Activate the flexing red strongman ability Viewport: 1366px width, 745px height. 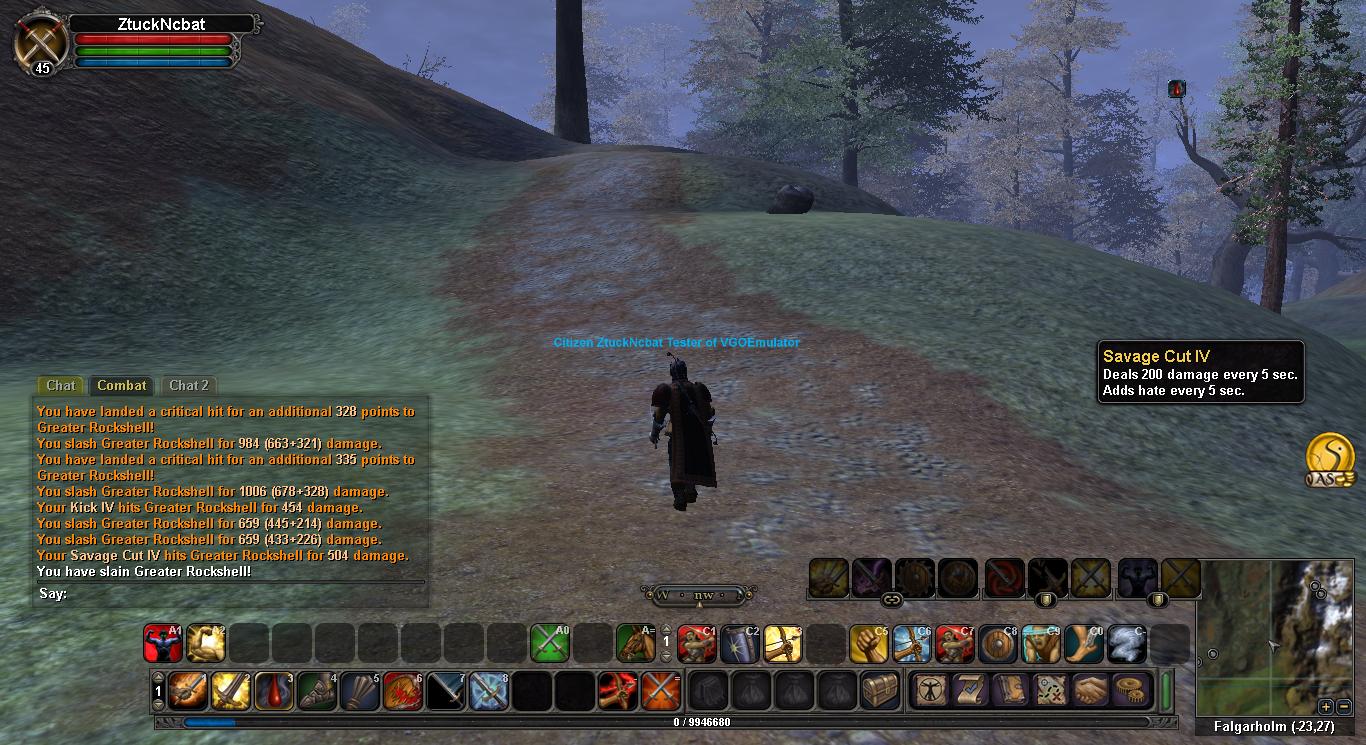coord(162,643)
